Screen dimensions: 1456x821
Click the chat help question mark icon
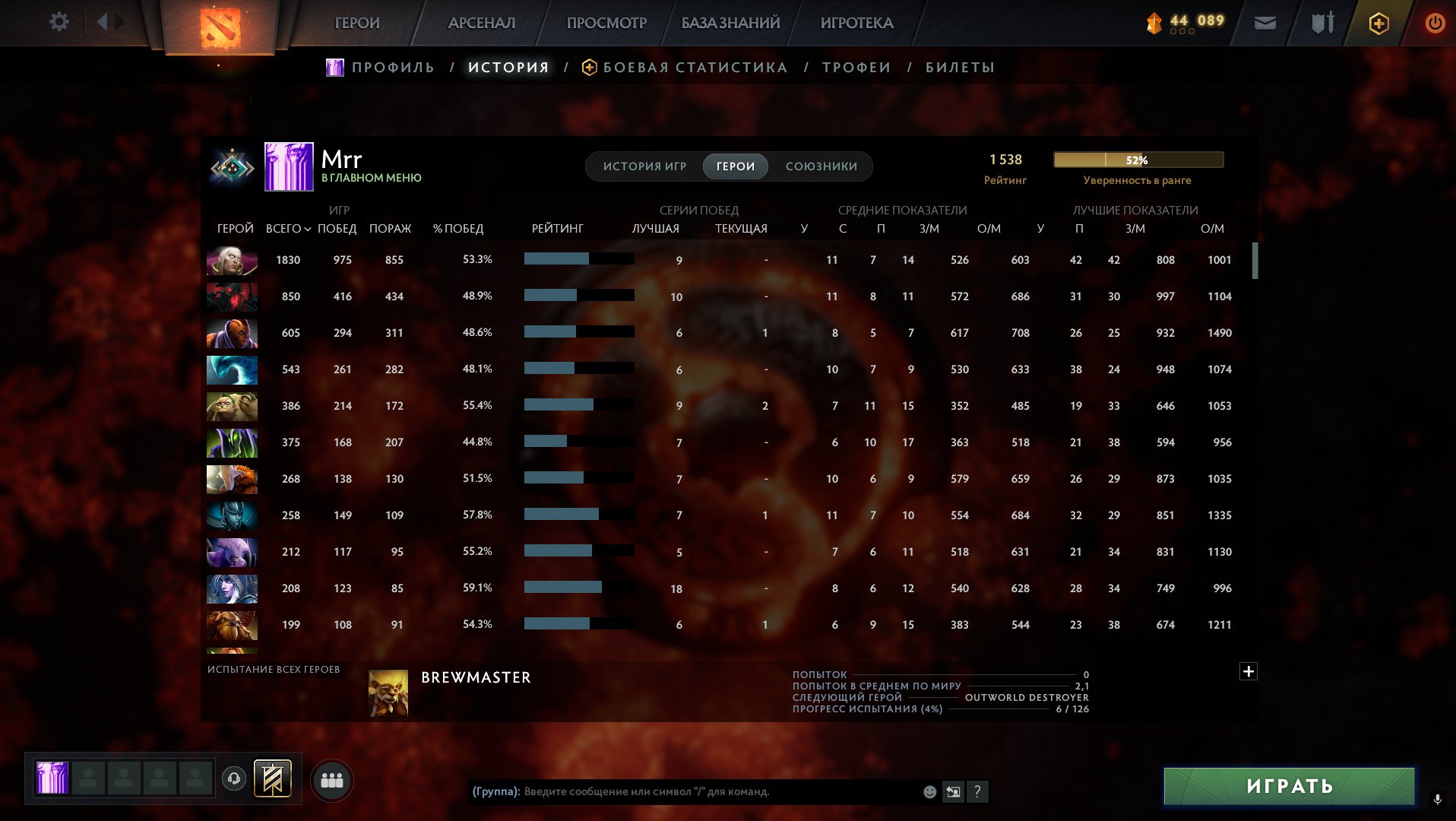click(977, 792)
